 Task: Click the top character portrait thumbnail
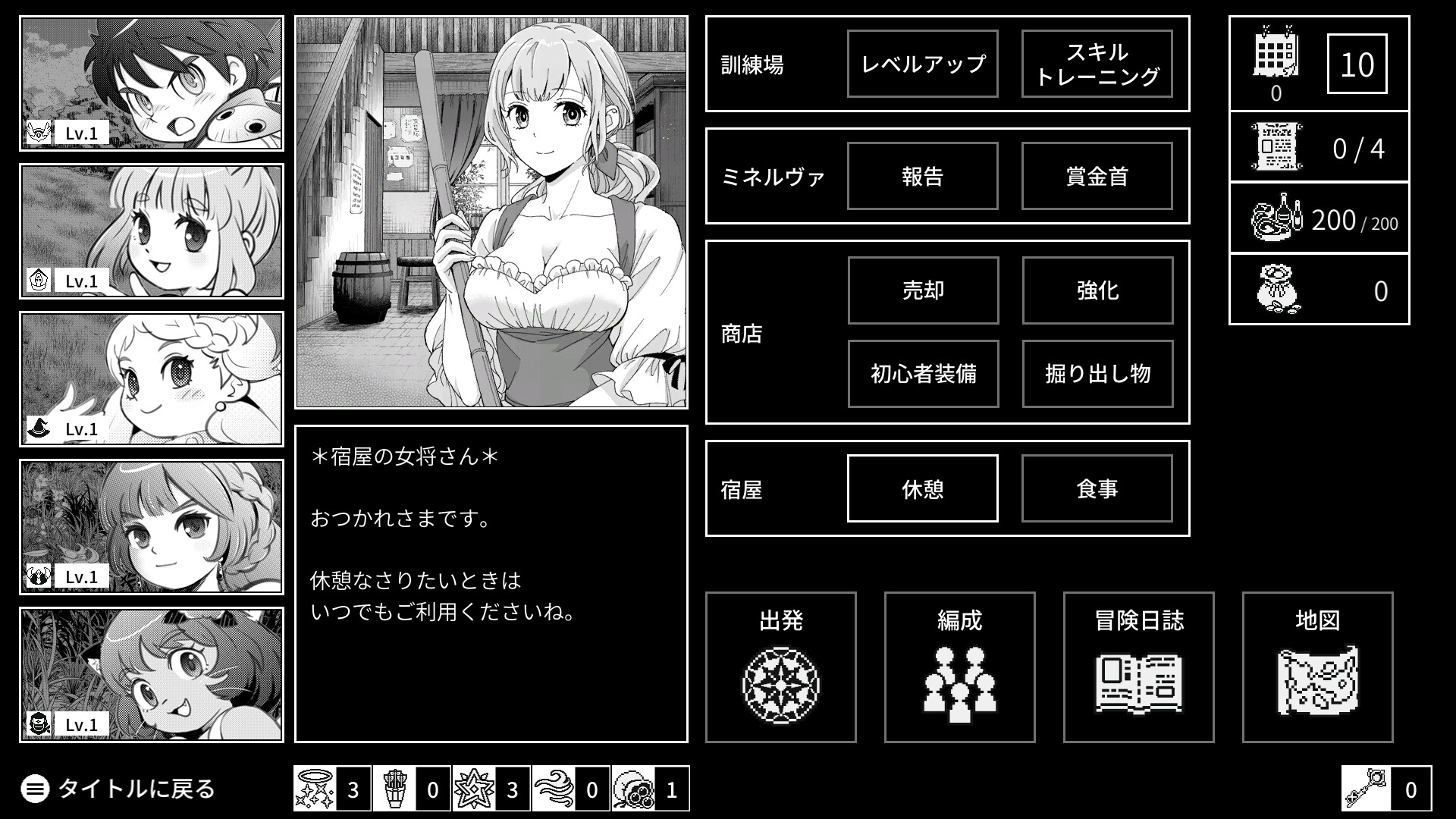click(x=151, y=80)
